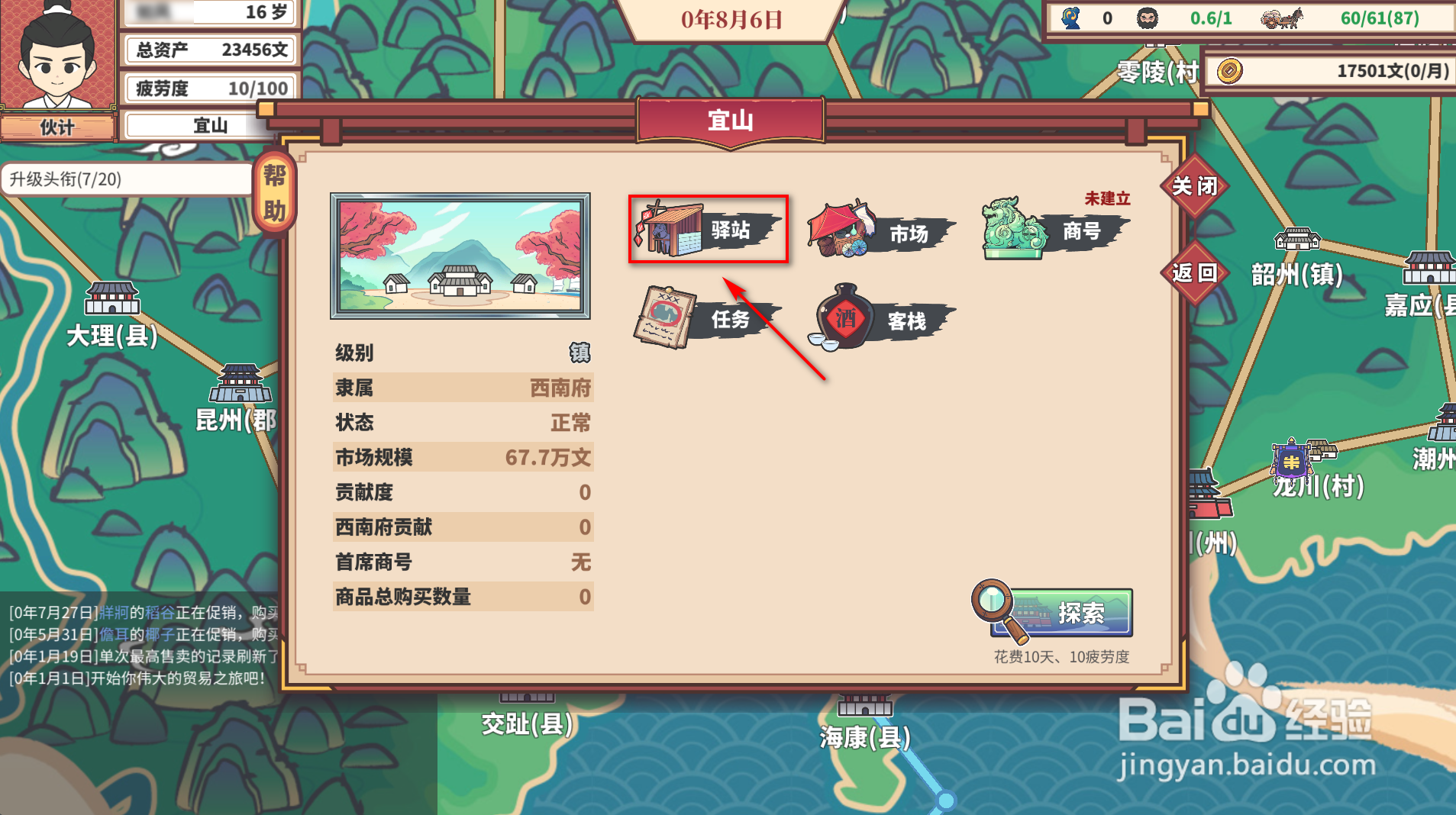Viewport: 1456px width, 815px height.
Task: Open the 伙计 panel
Action: coord(57,127)
